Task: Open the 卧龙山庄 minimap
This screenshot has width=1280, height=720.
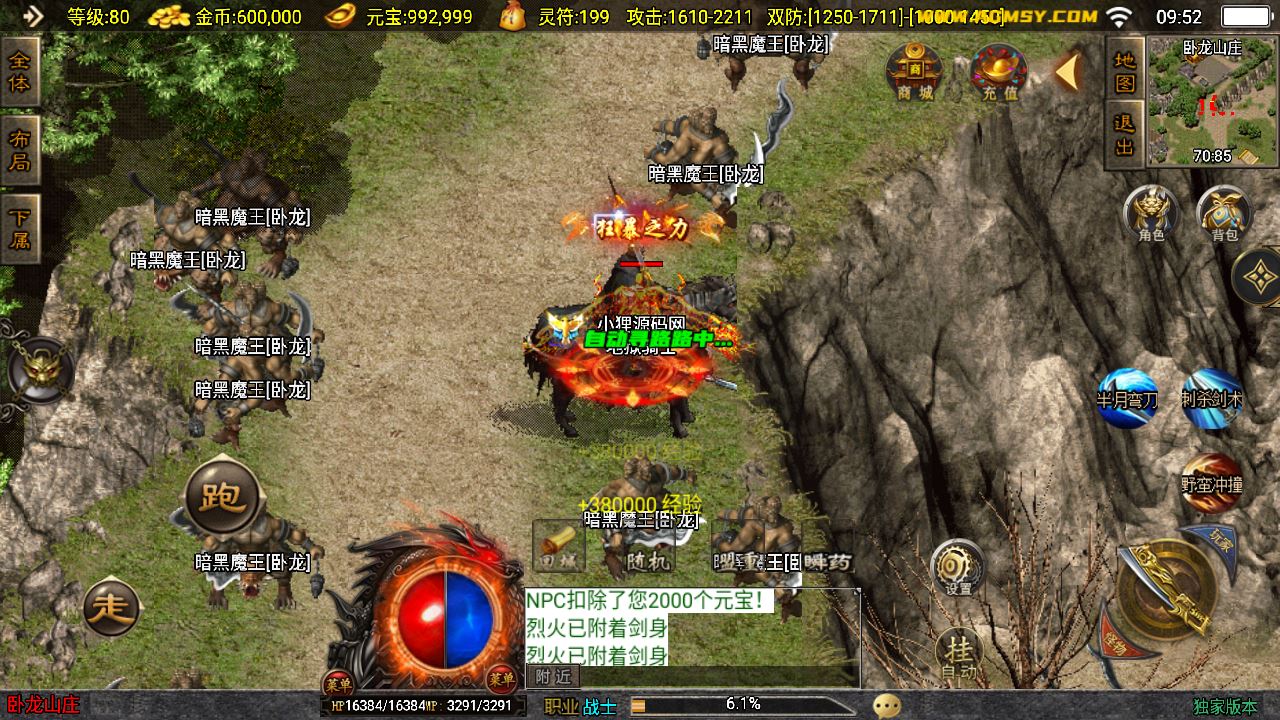Action: pyautogui.click(x=1213, y=102)
